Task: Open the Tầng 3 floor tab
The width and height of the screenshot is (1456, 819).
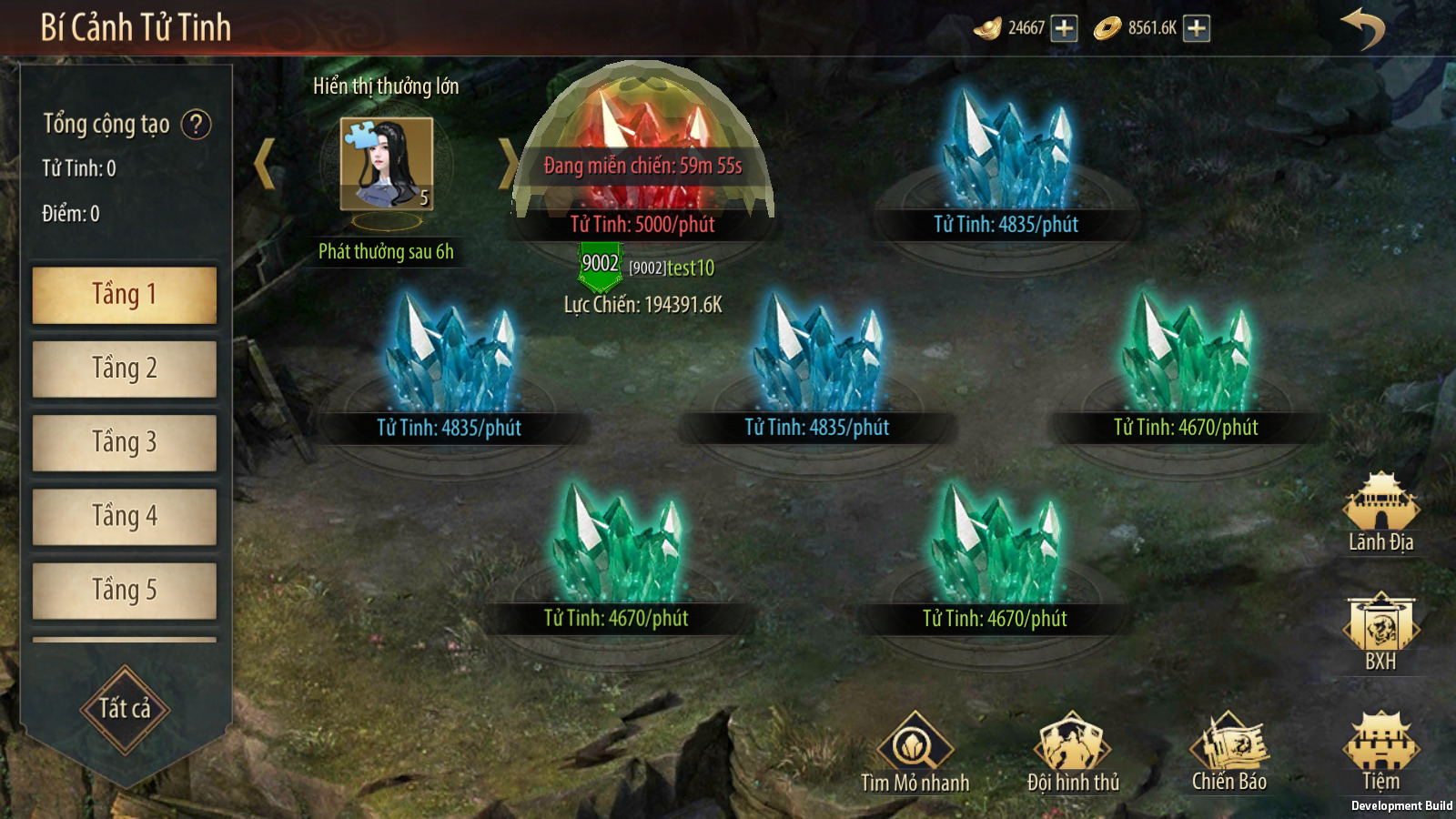Action: point(125,442)
